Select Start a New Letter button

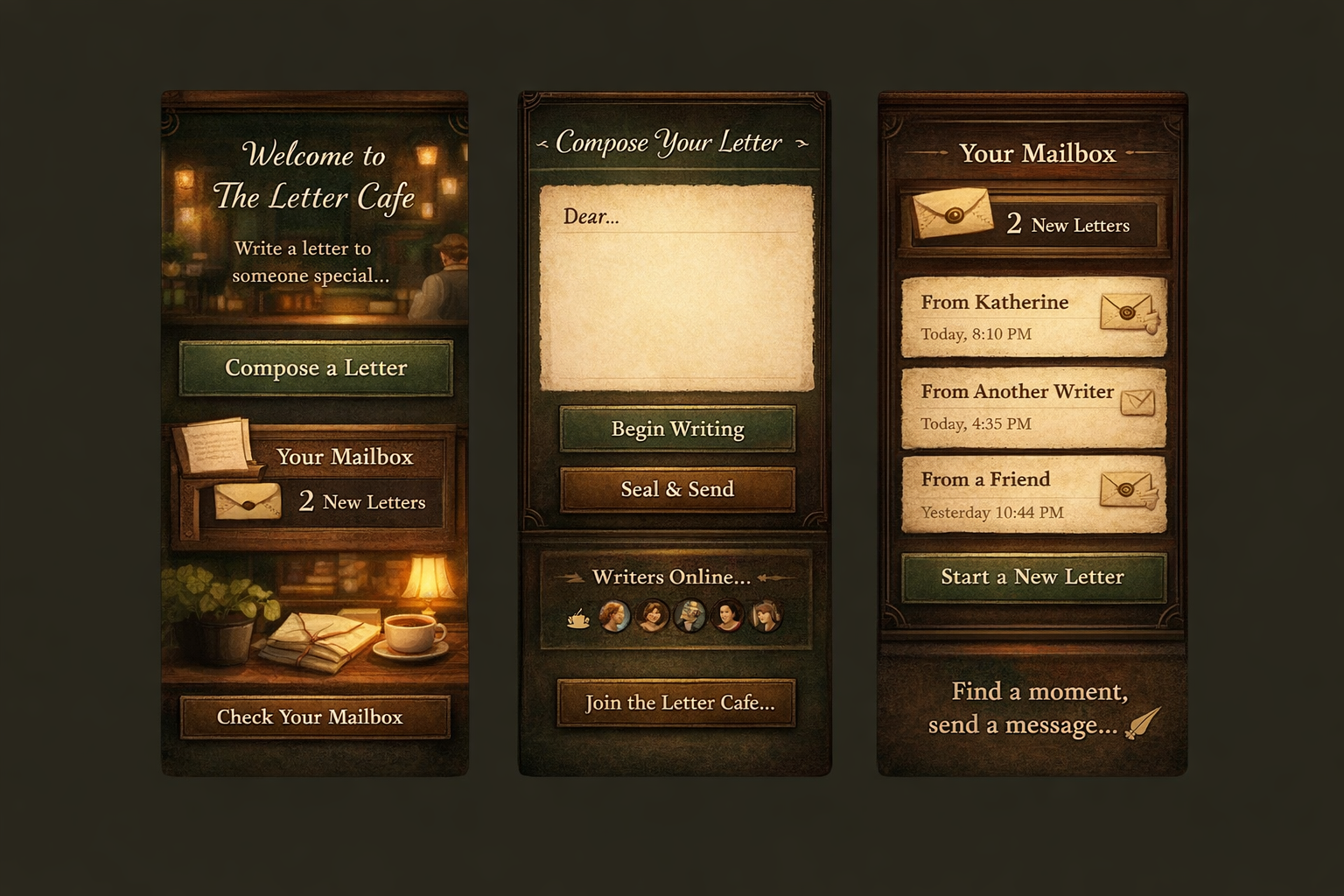click(1033, 577)
